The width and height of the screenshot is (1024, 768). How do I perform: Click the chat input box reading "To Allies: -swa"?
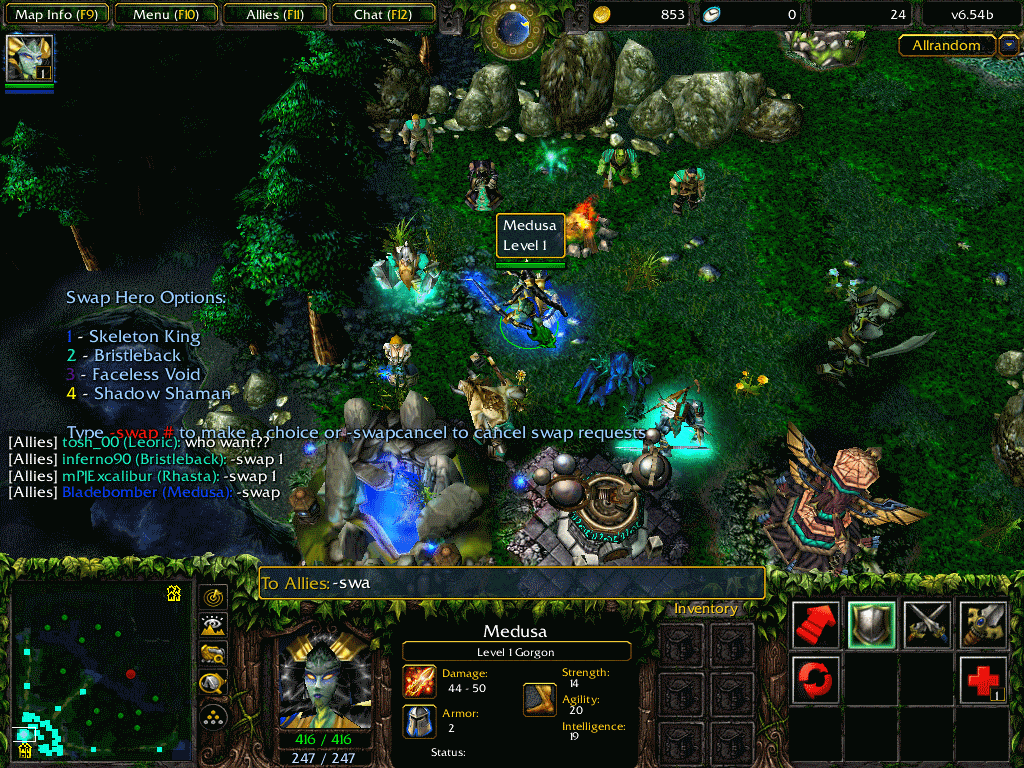pos(511,583)
